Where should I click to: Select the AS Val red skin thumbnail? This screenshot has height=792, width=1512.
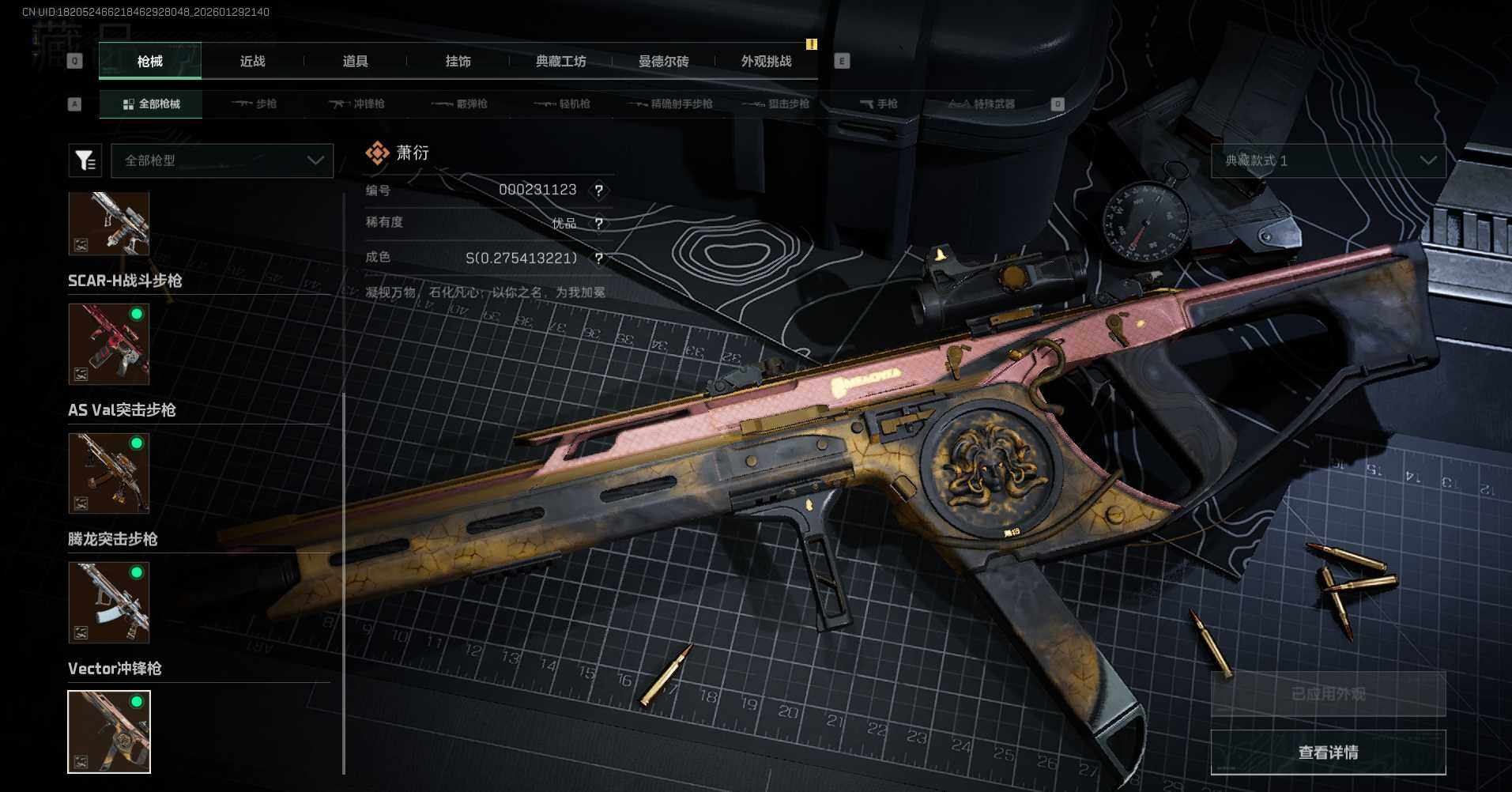coord(109,345)
